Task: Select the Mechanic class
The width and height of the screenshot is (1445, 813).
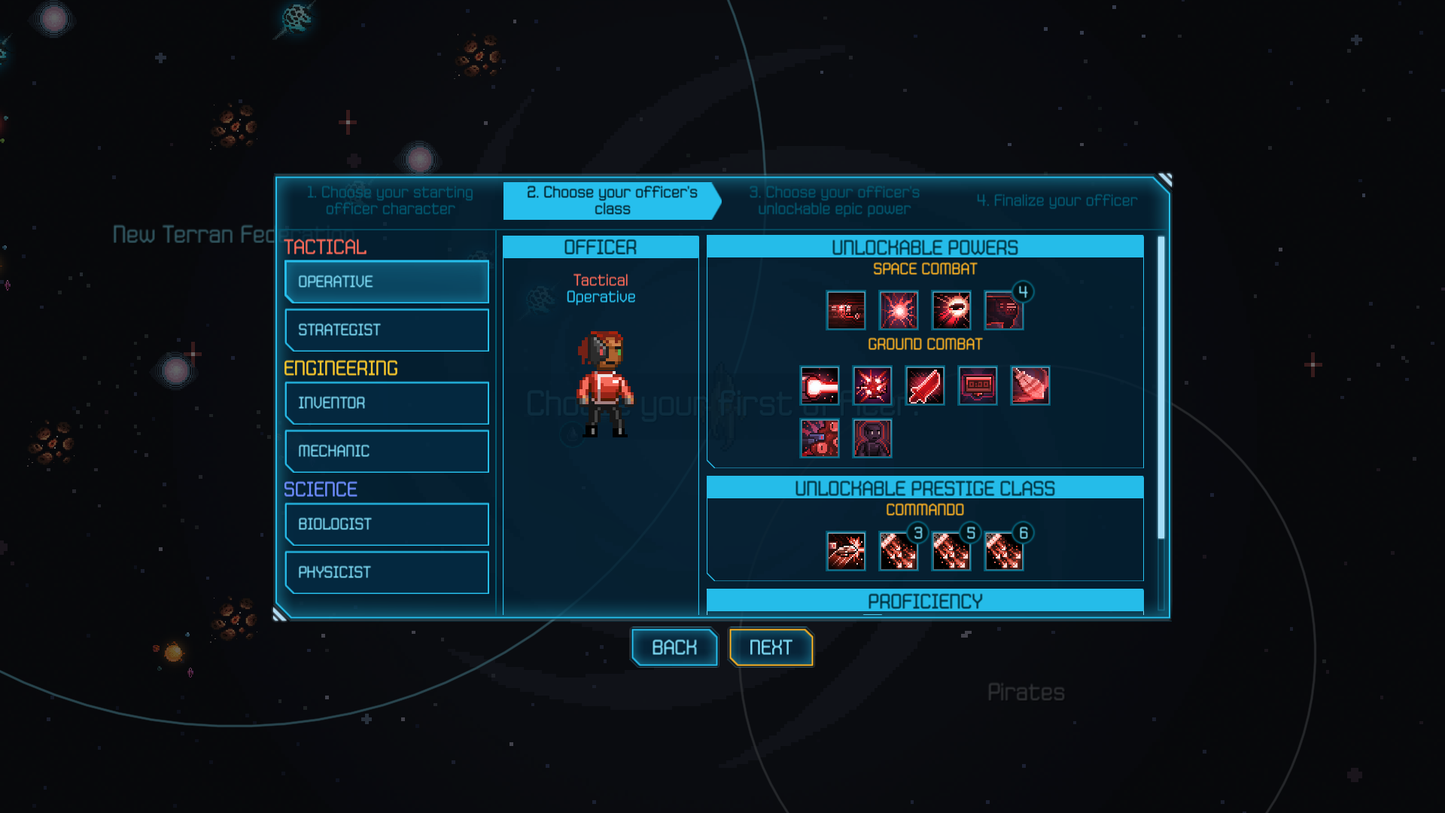Action: (387, 451)
